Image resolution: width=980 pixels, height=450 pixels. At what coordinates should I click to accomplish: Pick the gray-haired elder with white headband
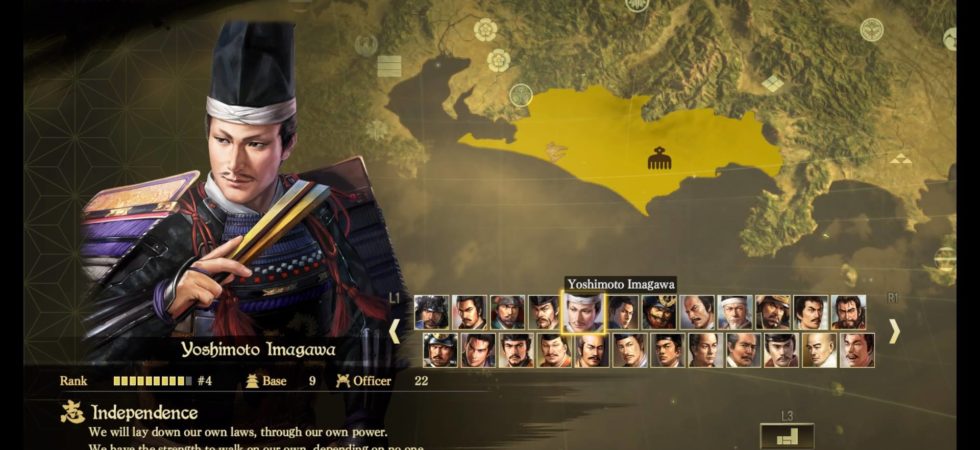[x=734, y=313]
